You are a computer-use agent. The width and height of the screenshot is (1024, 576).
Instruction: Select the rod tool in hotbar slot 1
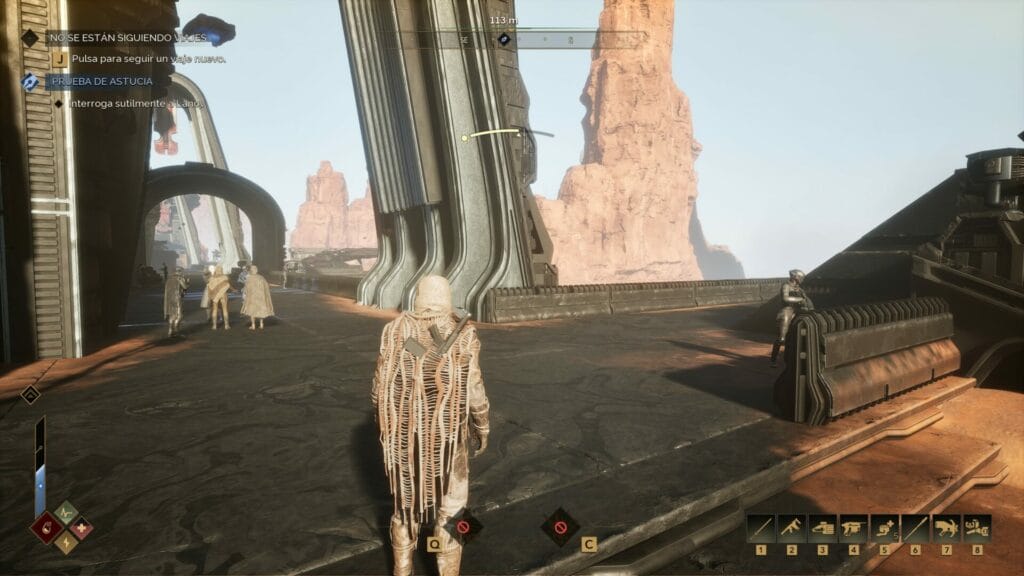pyautogui.click(x=761, y=527)
